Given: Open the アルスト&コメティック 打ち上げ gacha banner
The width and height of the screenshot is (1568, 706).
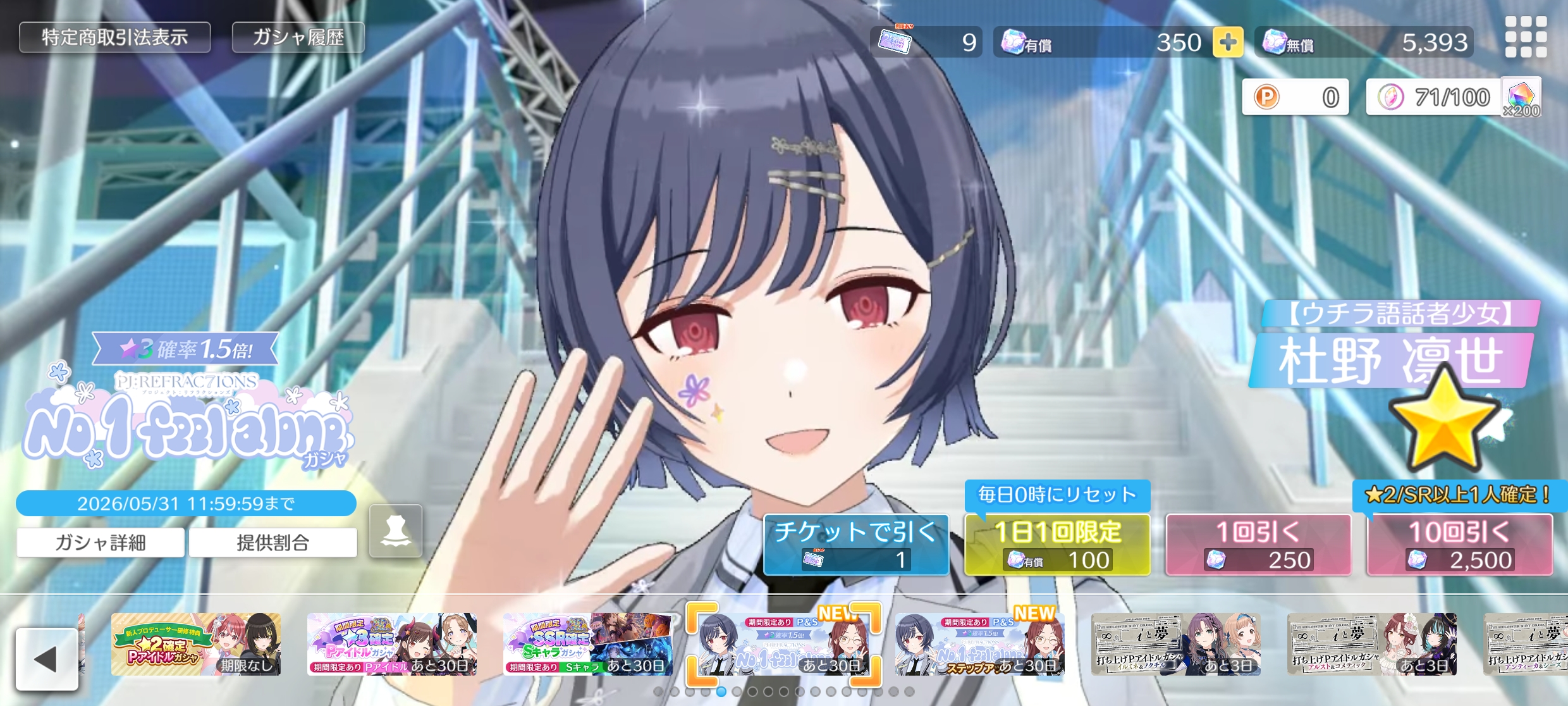Looking at the screenshot, I should (x=1371, y=644).
